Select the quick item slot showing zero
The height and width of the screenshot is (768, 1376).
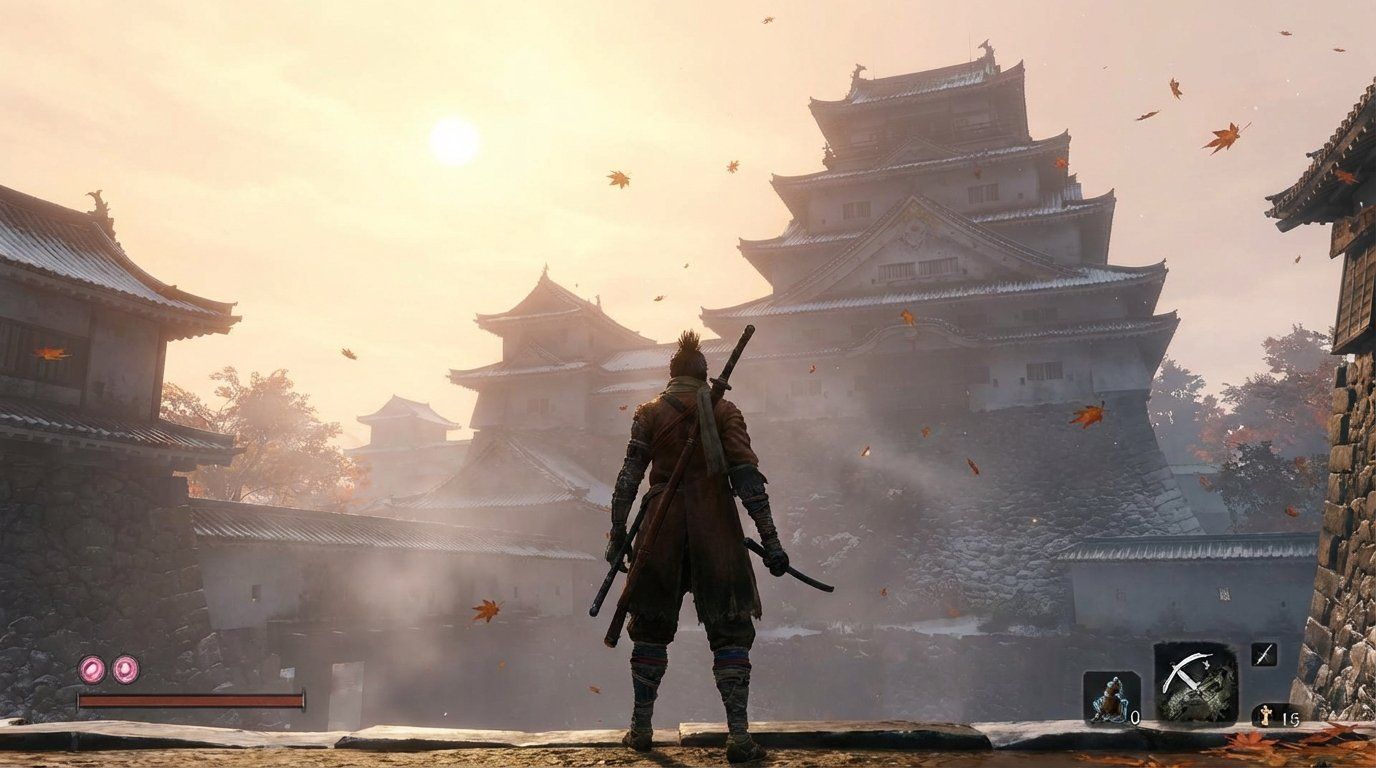1110,697
